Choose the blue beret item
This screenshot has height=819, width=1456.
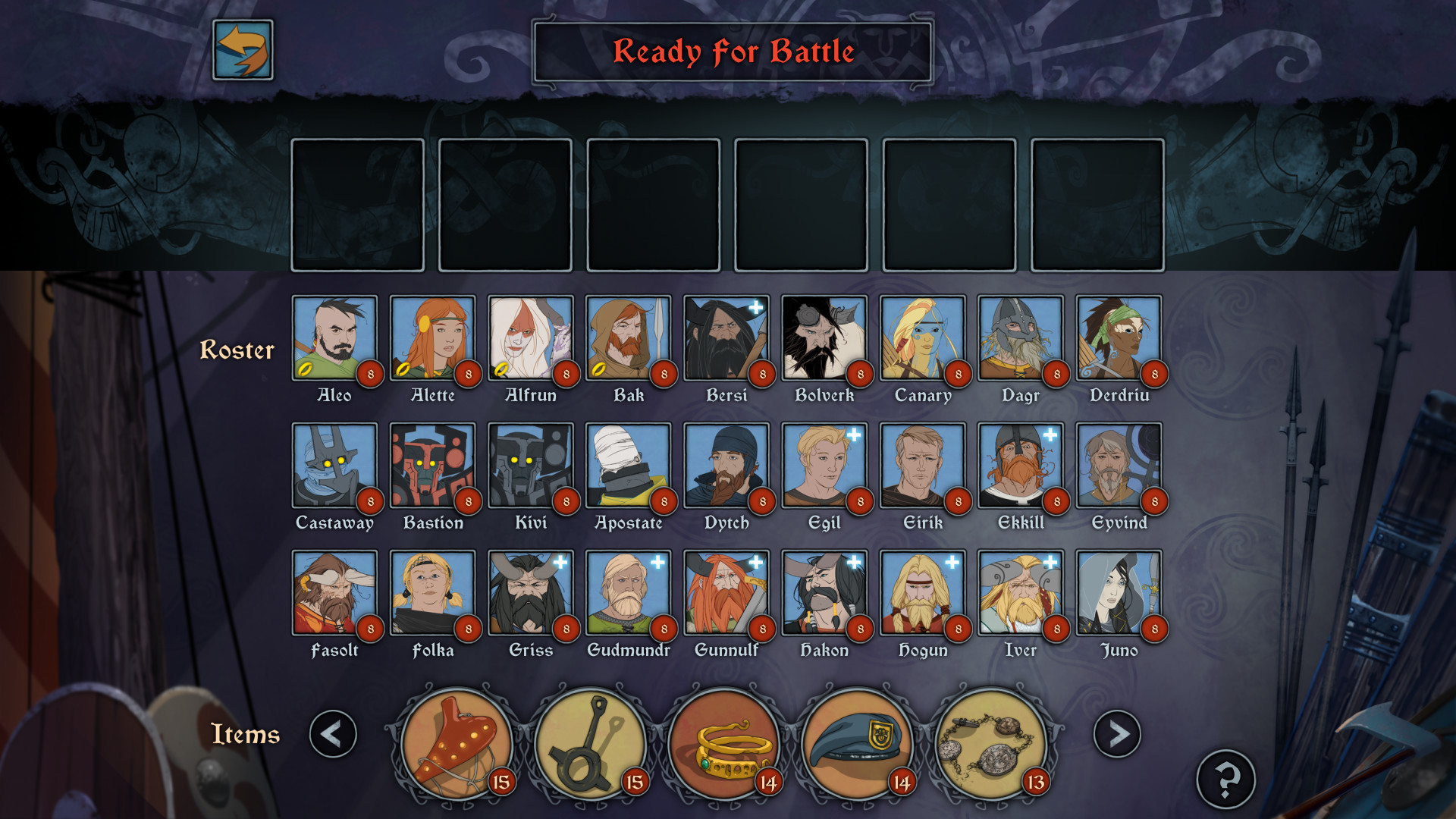[858, 745]
